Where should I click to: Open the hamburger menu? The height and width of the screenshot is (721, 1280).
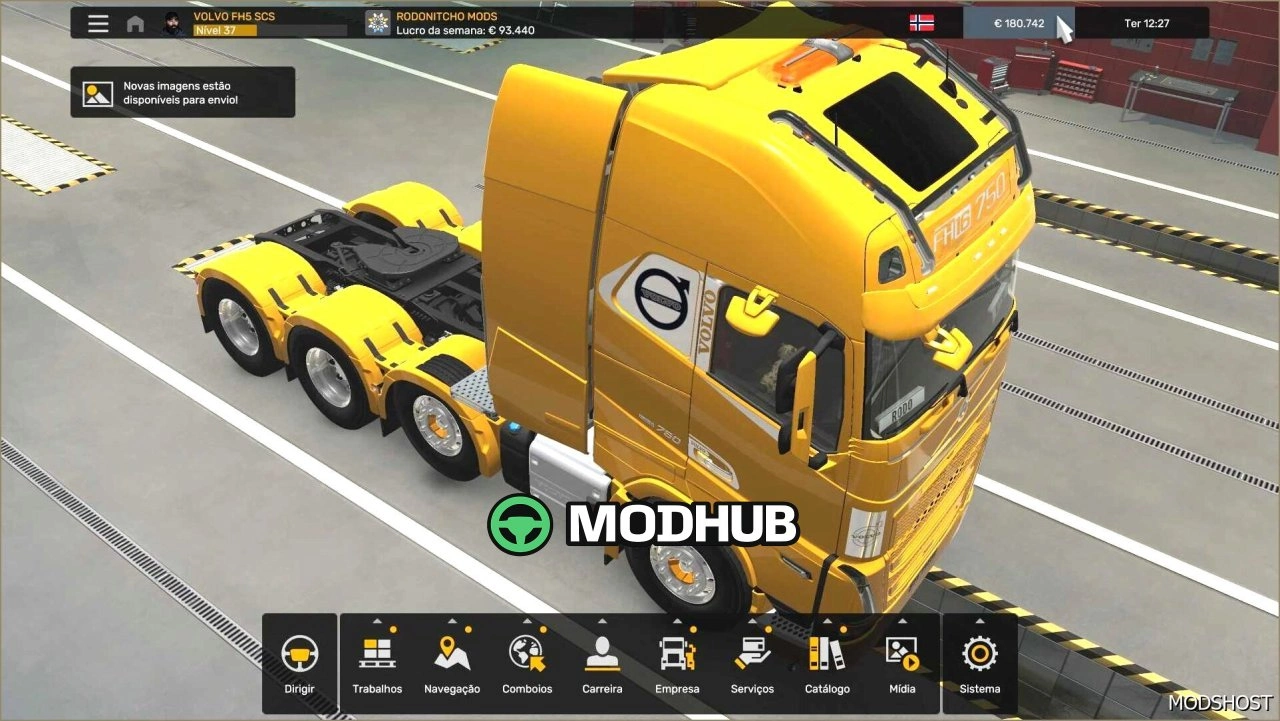pos(98,22)
